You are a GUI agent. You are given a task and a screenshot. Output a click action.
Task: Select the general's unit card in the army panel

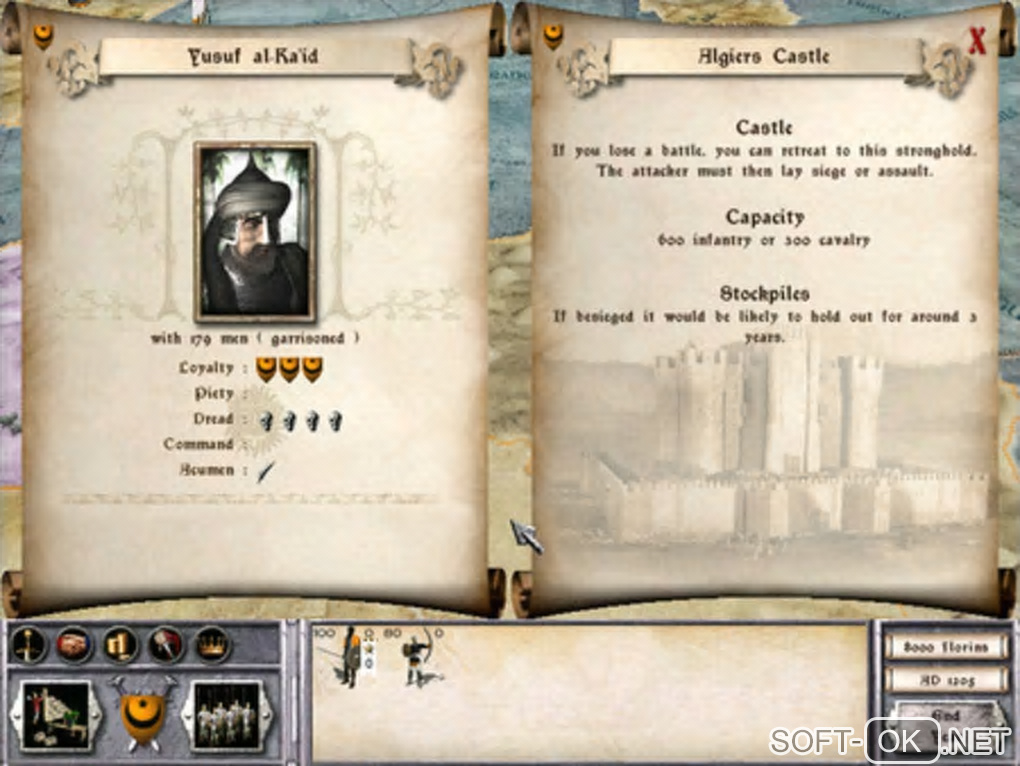pyautogui.click(x=349, y=657)
